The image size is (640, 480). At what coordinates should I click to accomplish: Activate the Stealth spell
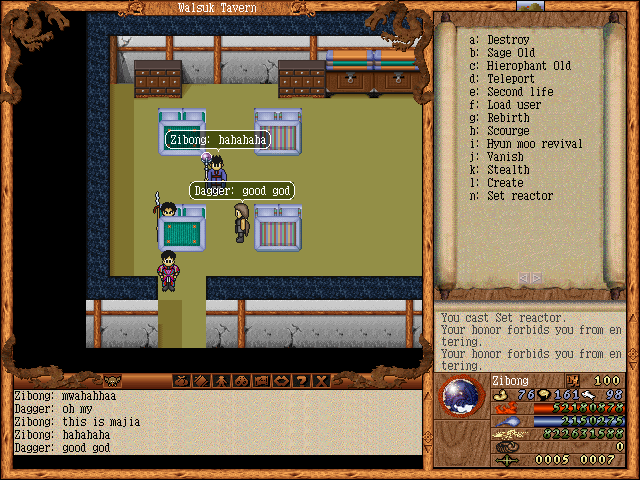(508, 170)
